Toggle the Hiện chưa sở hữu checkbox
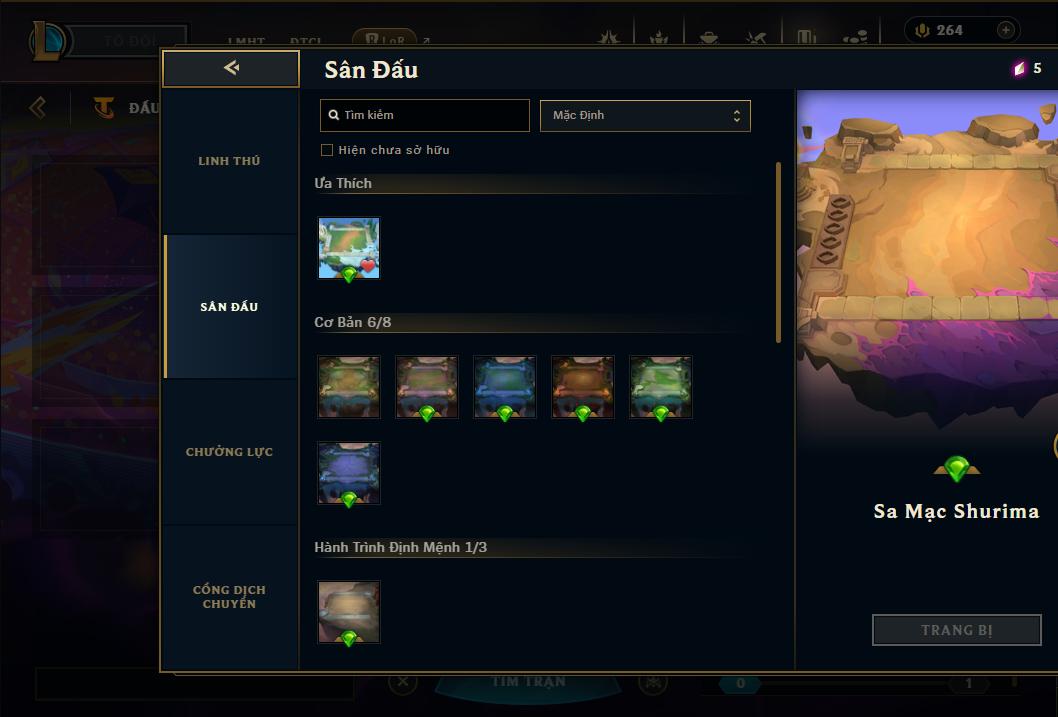The width and height of the screenshot is (1058, 717). point(327,150)
